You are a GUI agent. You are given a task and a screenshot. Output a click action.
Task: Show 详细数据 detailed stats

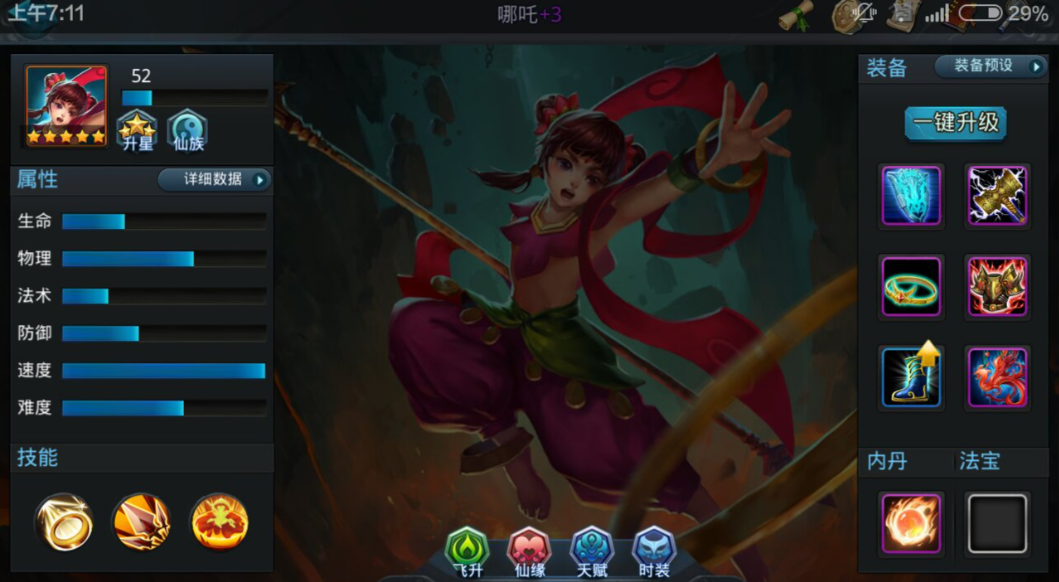pos(214,180)
